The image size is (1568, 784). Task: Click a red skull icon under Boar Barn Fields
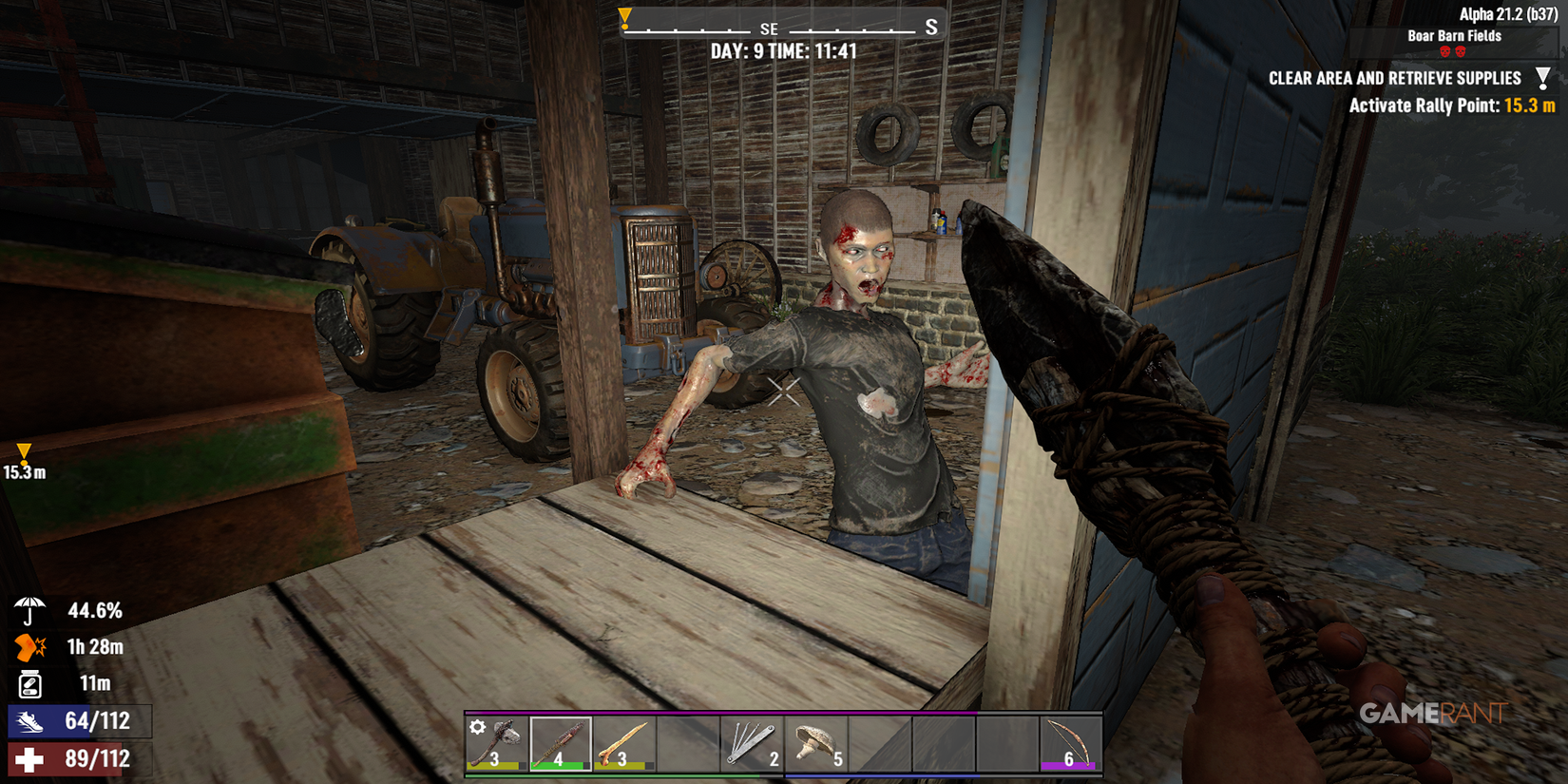click(x=1444, y=50)
